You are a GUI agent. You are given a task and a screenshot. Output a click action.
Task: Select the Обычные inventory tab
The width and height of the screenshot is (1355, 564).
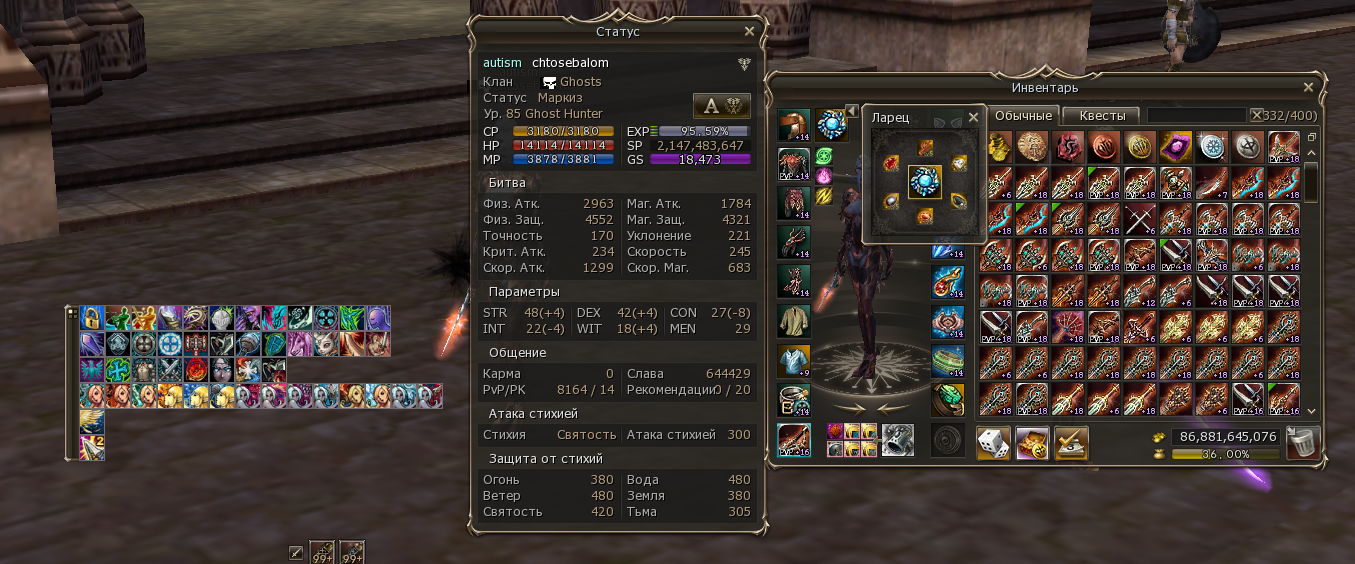pos(1023,116)
